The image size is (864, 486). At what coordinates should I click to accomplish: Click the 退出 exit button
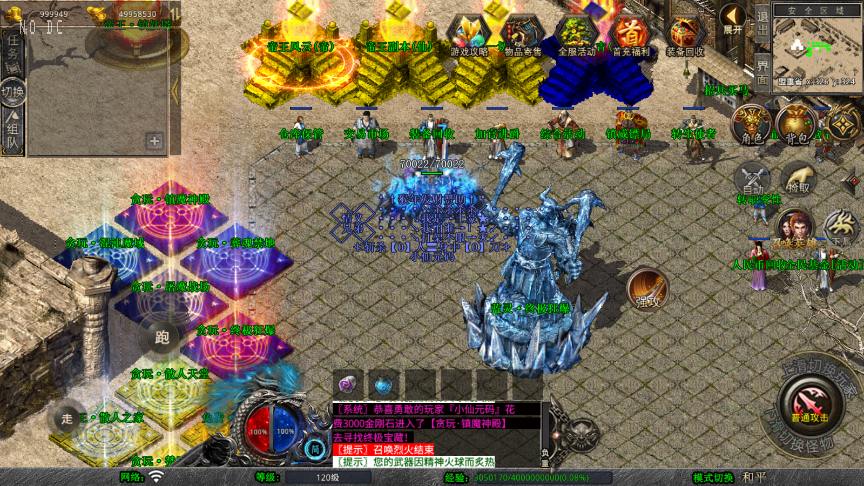point(763,26)
